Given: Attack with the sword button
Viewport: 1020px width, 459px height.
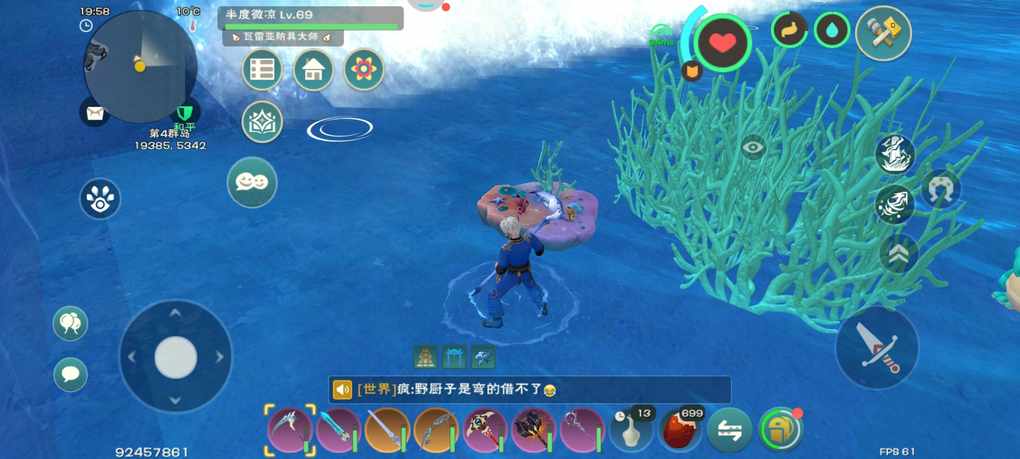Looking at the screenshot, I should click(x=877, y=347).
